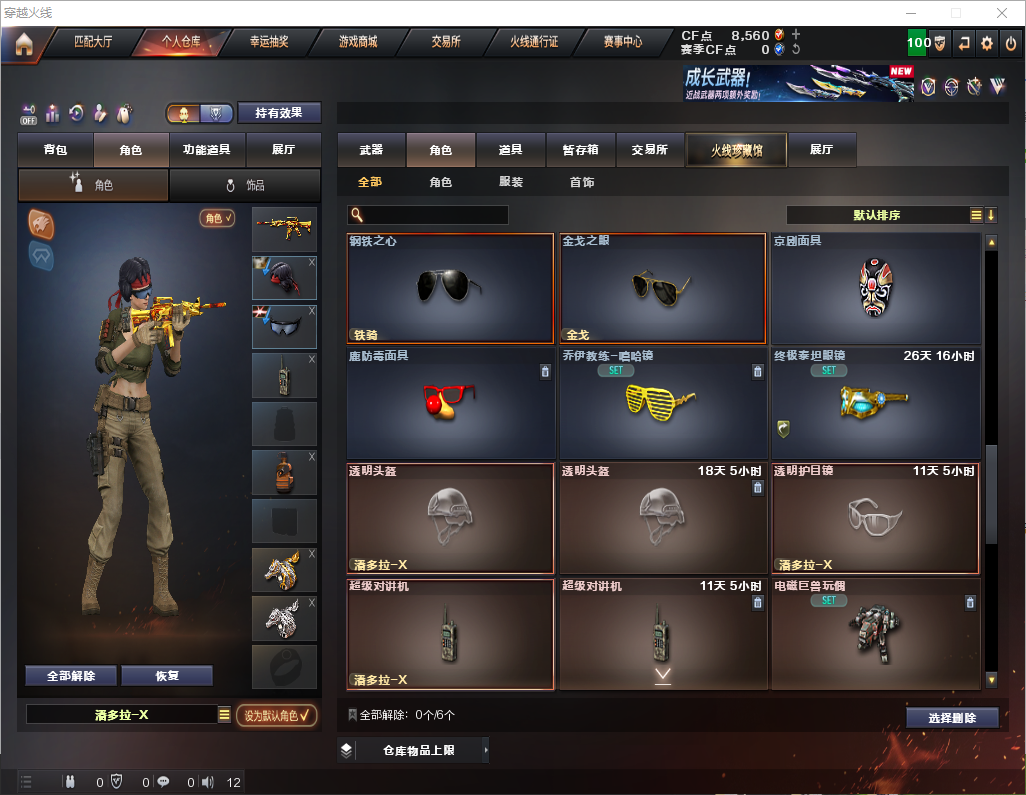This screenshot has width=1026, height=795.
Task: Open the 武器 weapons warehouse tab
Action: click(371, 150)
